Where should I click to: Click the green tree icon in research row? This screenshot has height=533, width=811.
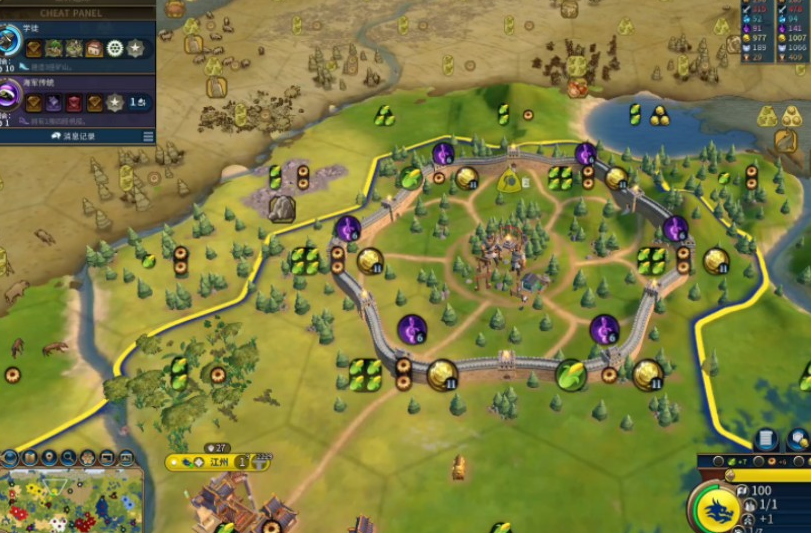pos(54,48)
